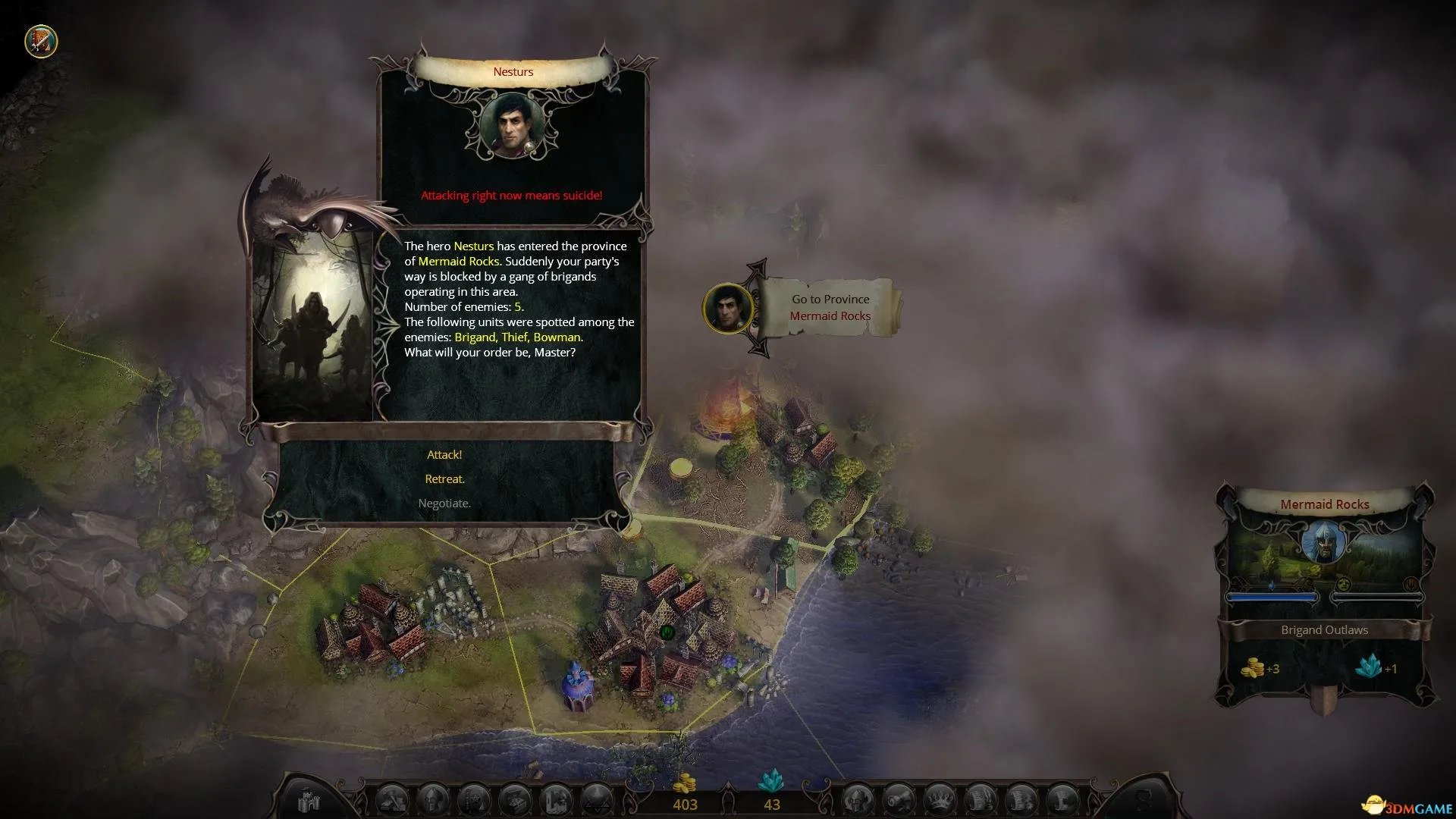Open the castle icon on the bottom bar
Viewport: 1456px width, 819px height.
[309, 801]
